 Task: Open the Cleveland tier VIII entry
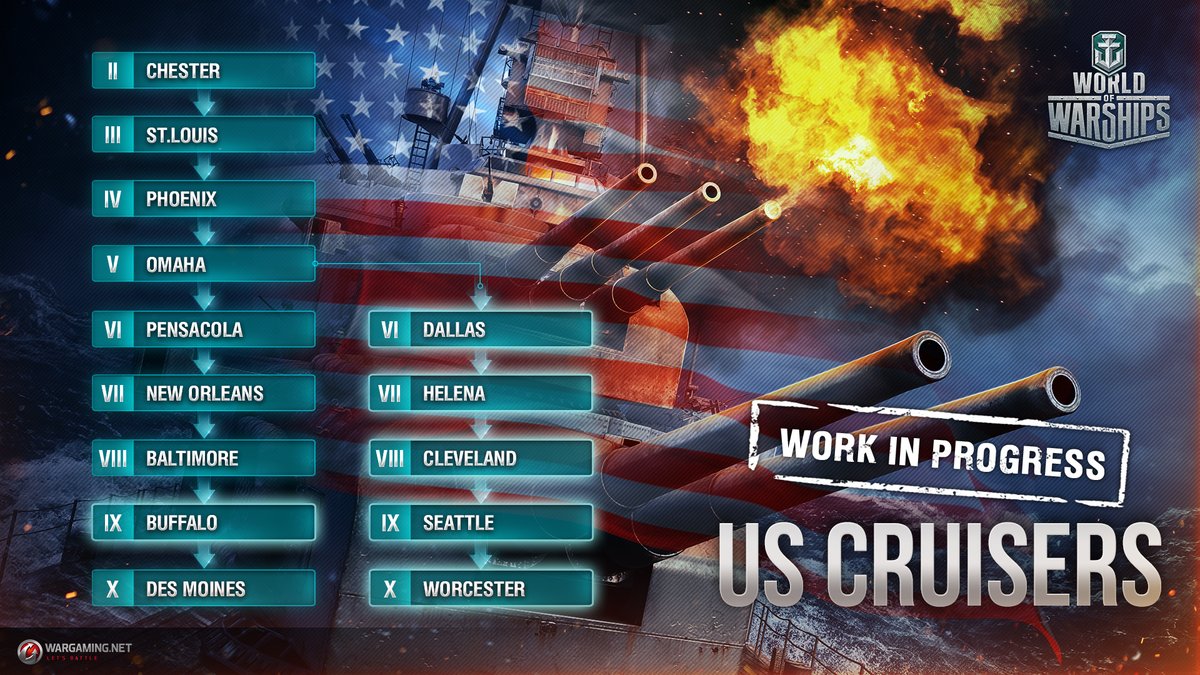coord(481,458)
